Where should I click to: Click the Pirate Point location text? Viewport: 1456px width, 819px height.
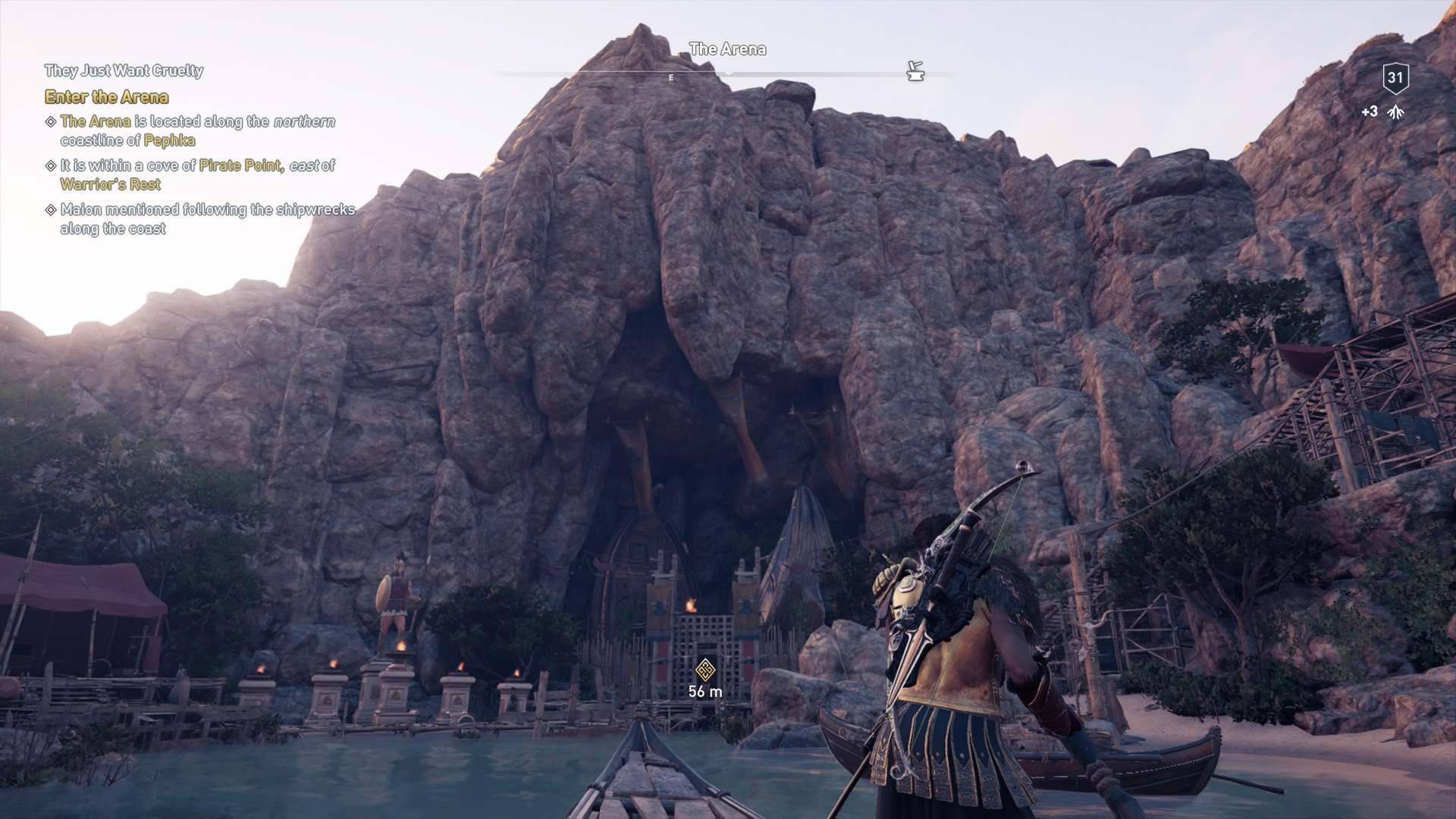click(x=240, y=165)
